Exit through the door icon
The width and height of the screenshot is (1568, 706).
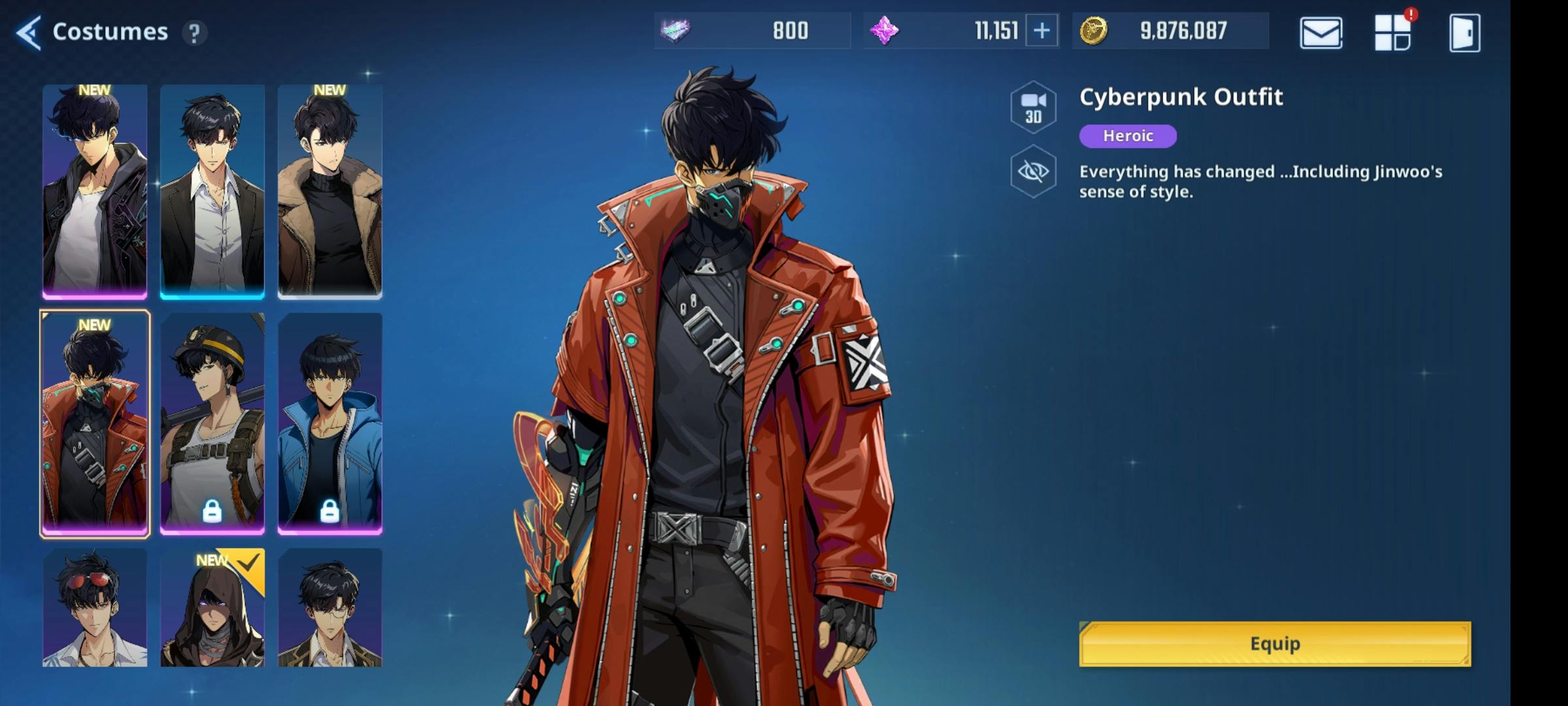1464,33
